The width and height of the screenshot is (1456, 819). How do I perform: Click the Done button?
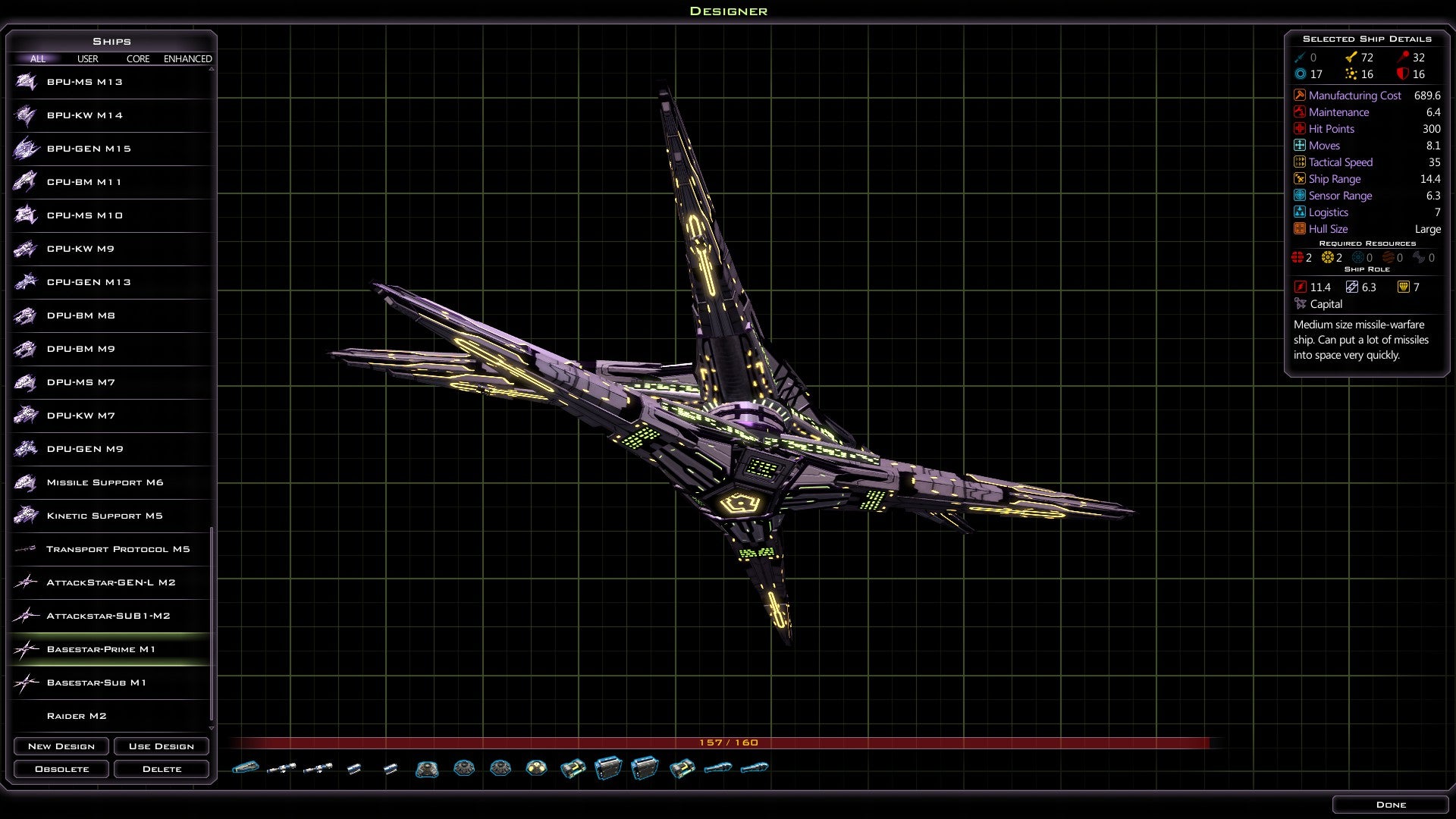tap(1392, 804)
